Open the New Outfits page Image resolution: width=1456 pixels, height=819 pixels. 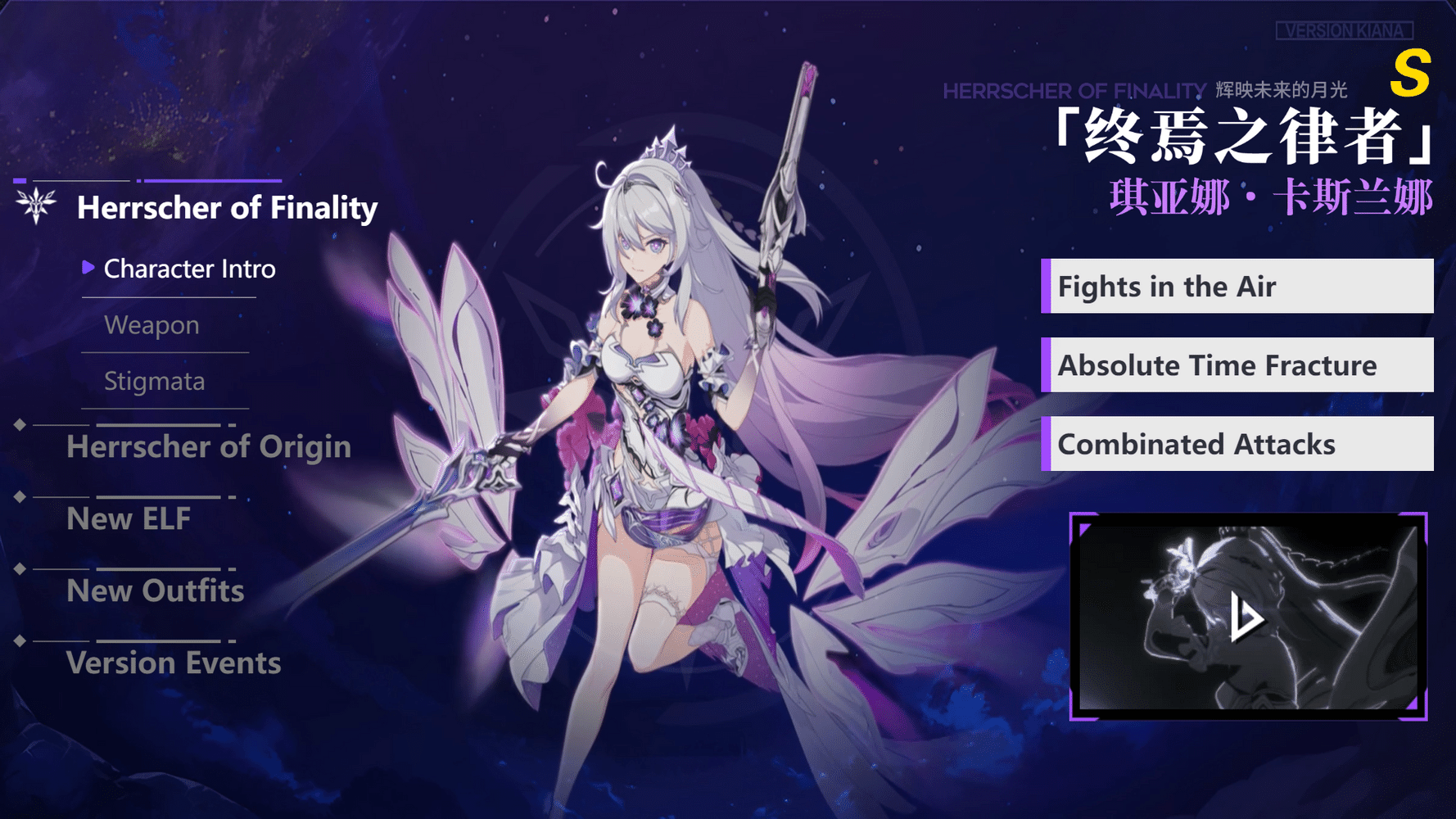pyautogui.click(x=154, y=591)
